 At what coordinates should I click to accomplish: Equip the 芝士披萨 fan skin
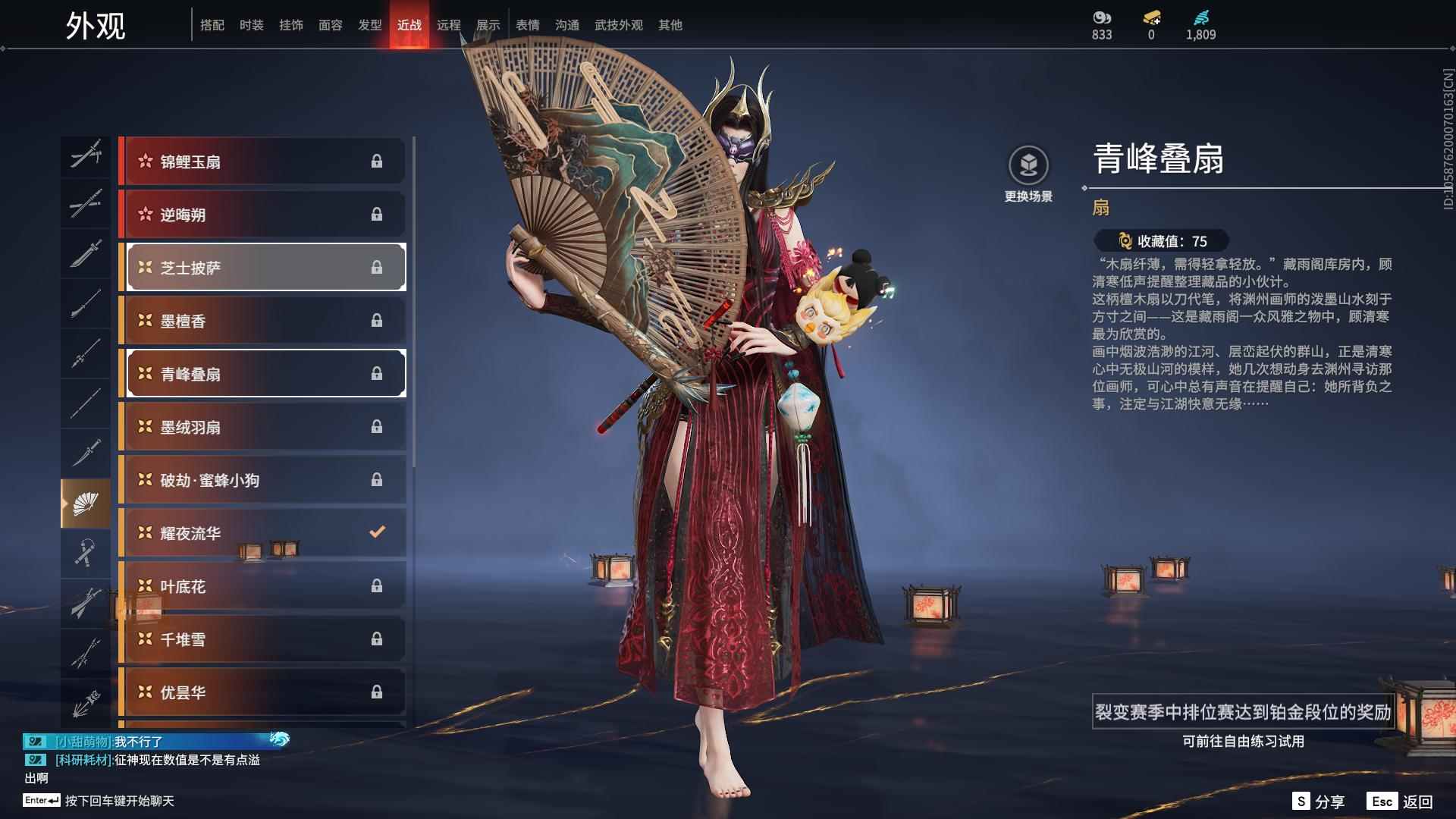tap(264, 267)
